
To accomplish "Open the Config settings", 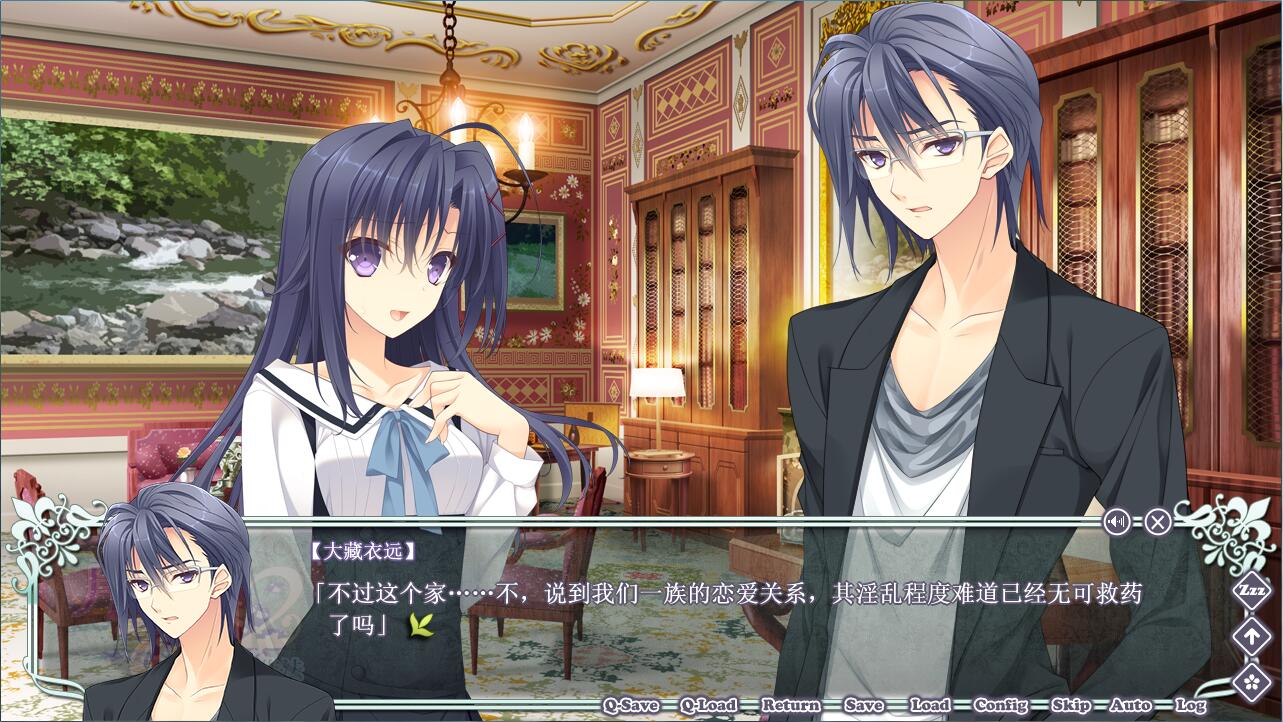I will (1000, 705).
